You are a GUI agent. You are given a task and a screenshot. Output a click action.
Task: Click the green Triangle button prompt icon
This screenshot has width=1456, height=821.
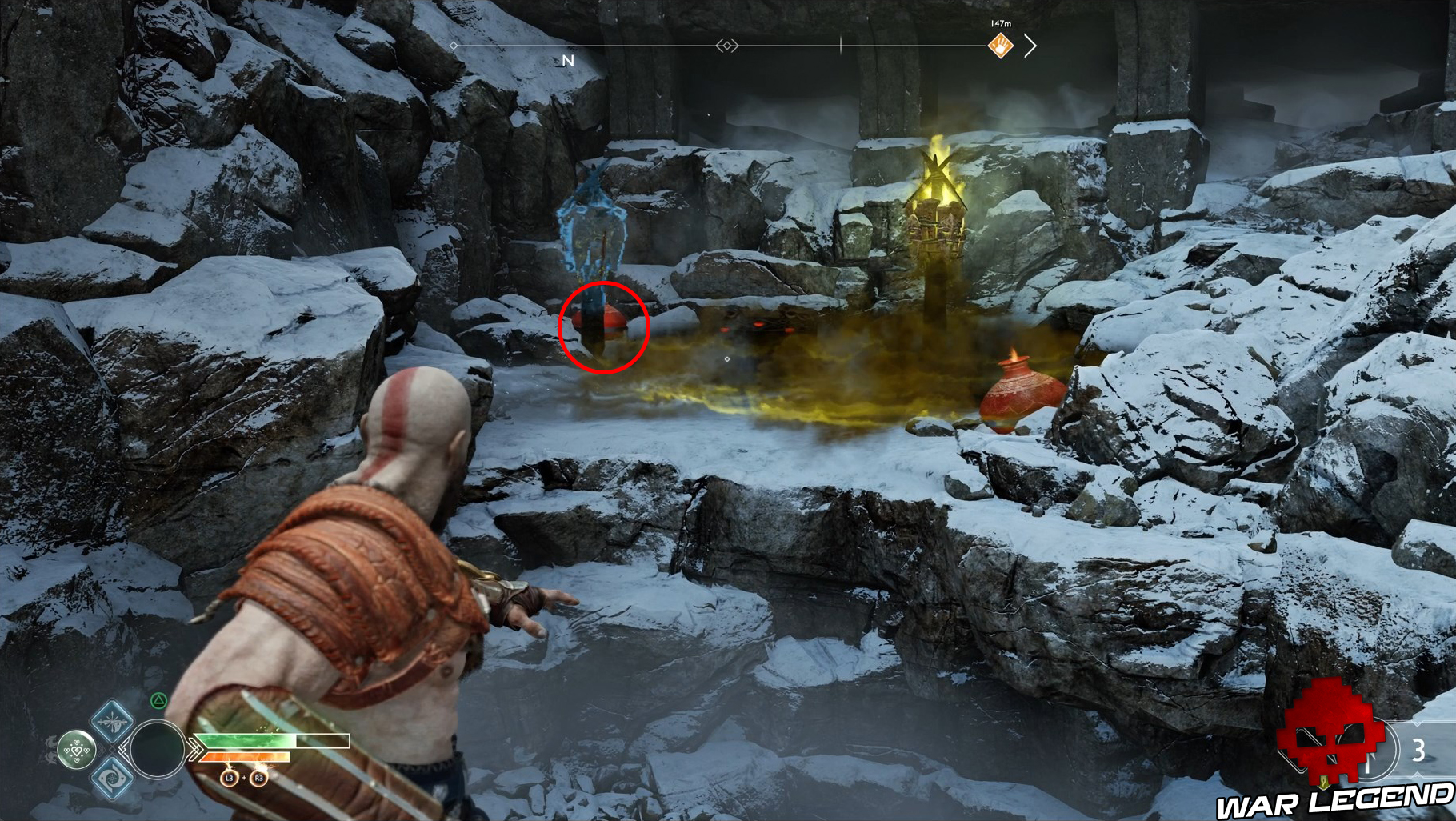click(x=158, y=700)
